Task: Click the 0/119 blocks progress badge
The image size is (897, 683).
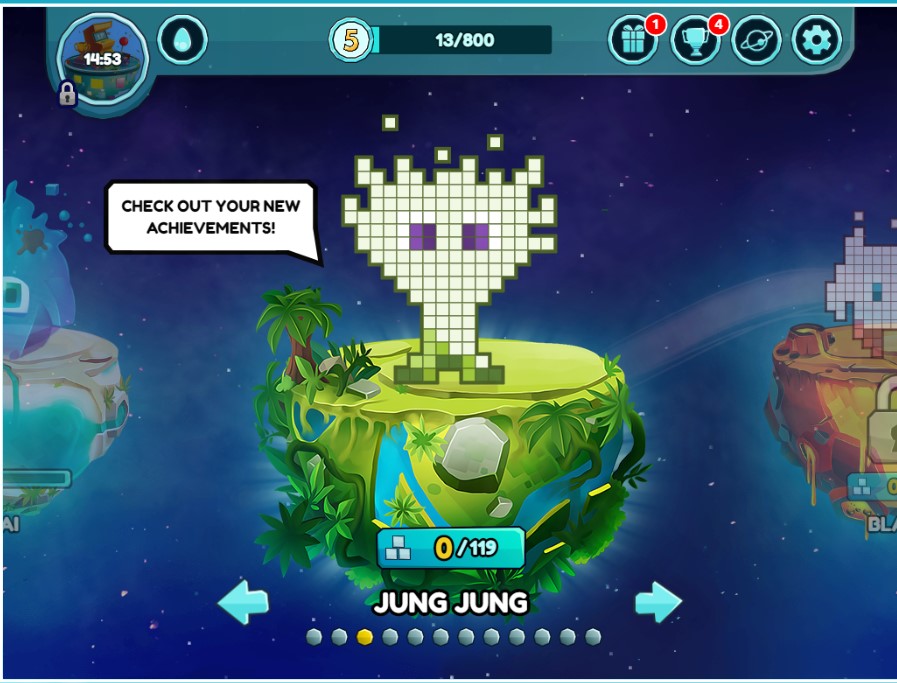Action: 450,548
